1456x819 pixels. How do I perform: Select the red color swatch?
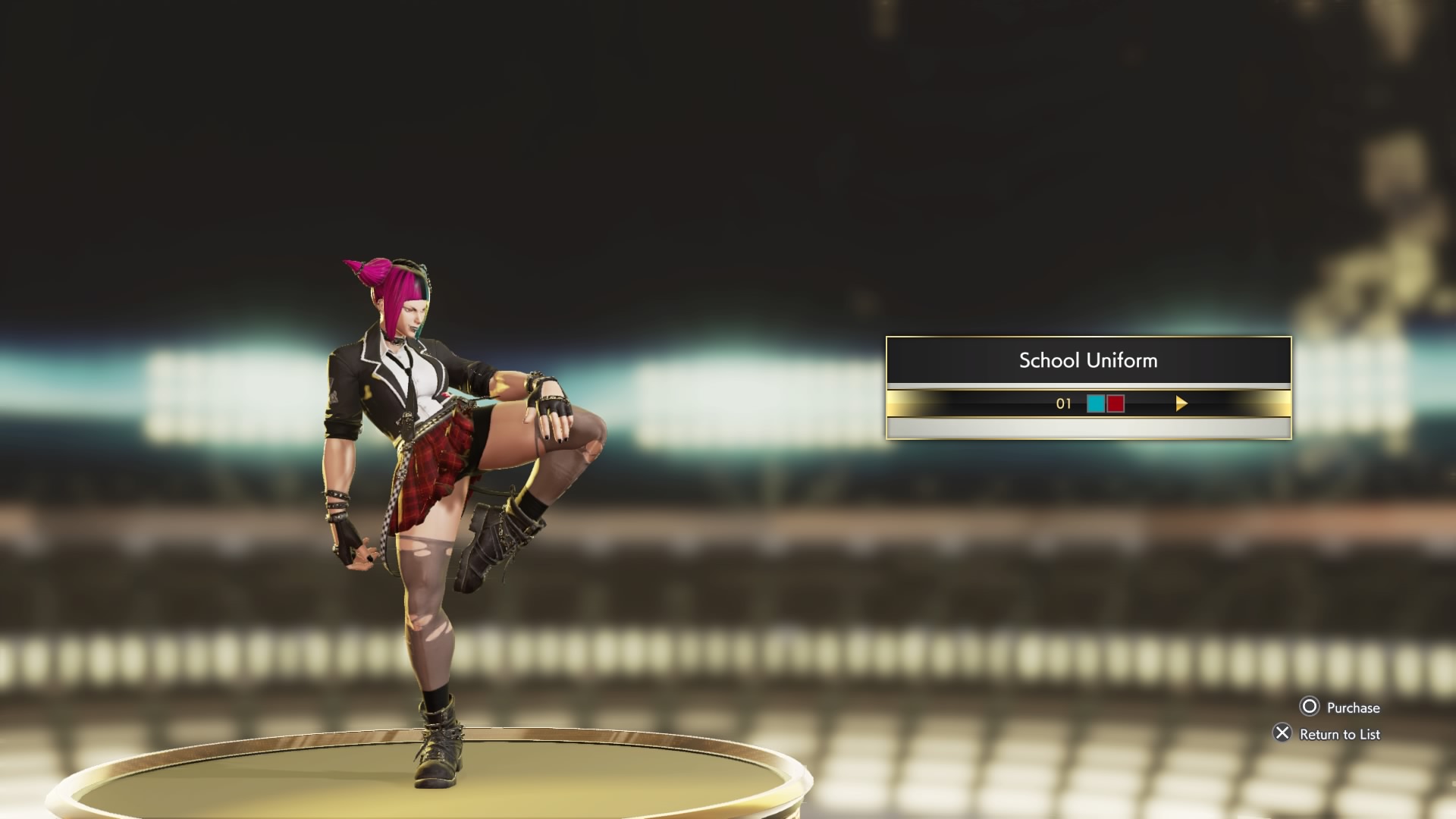[1116, 404]
